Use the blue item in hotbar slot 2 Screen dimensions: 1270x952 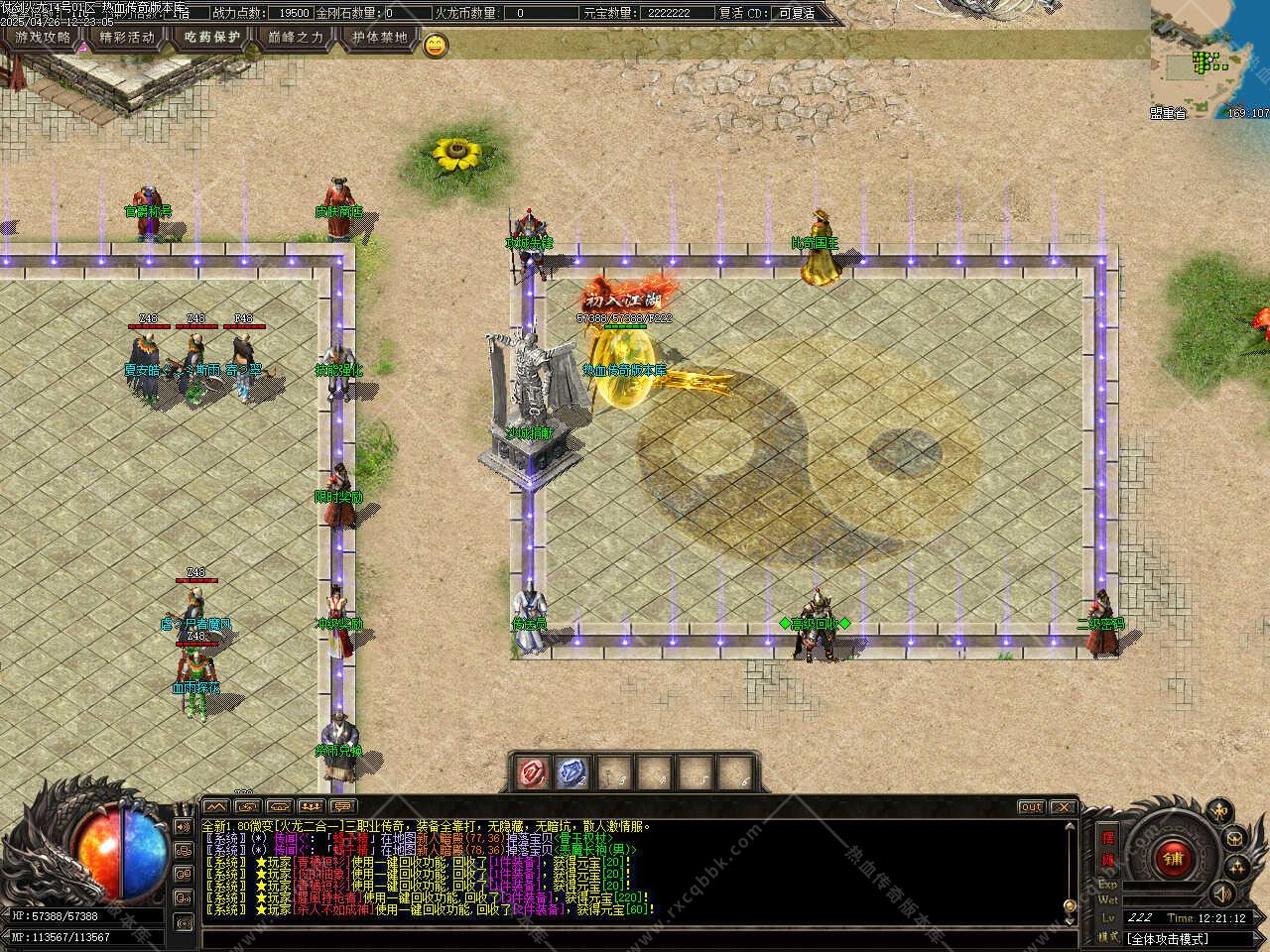[572, 772]
